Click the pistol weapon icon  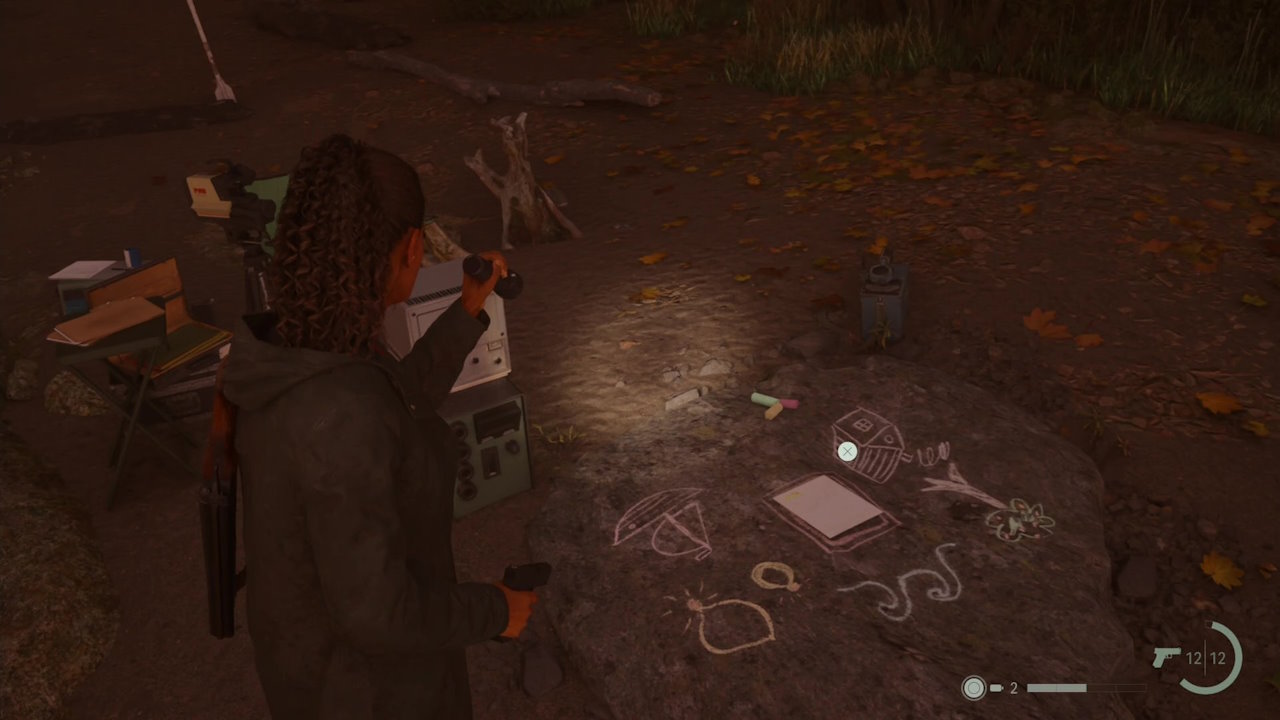[x=1167, y=657]
